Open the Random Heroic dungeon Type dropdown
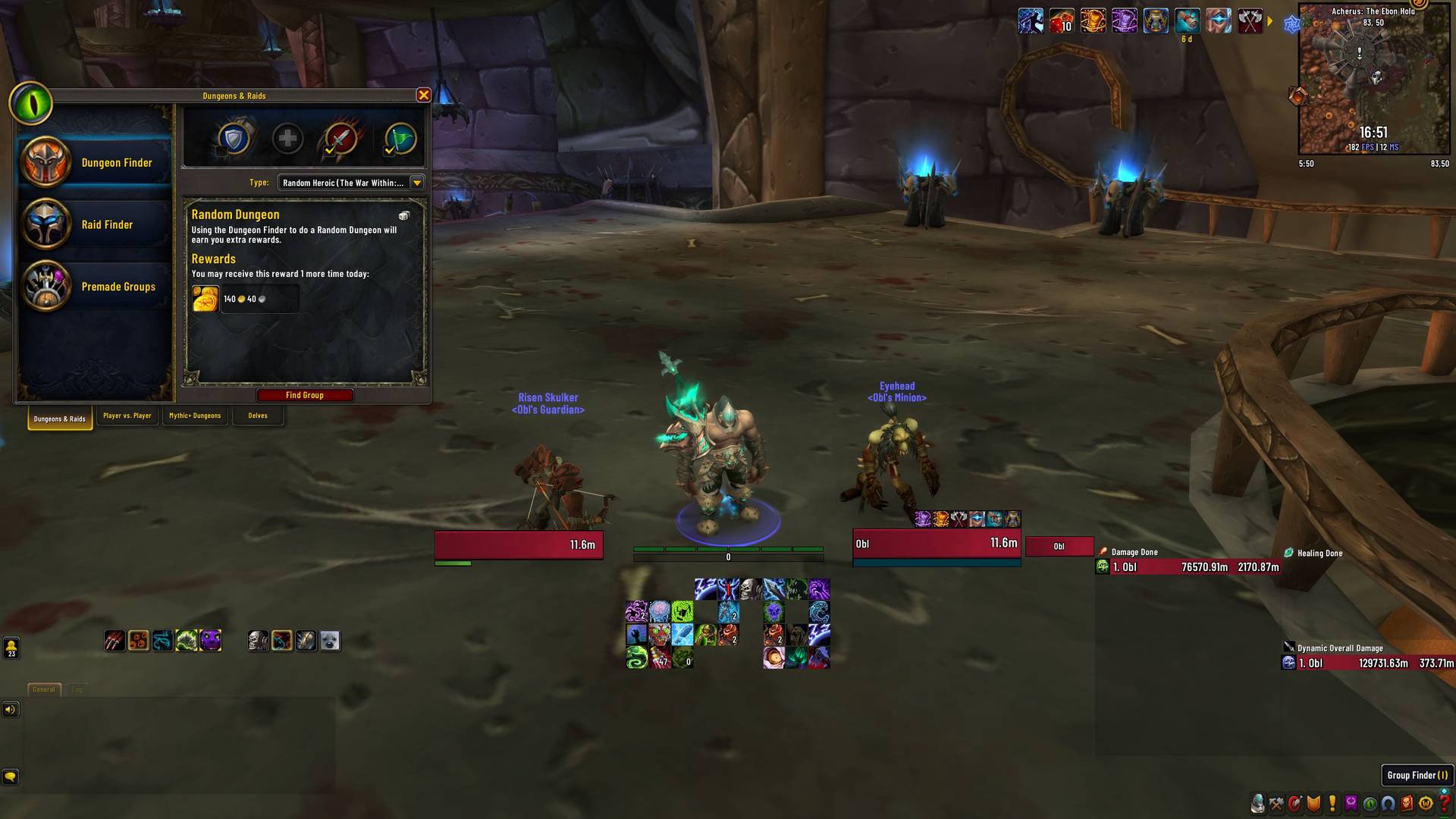The width and height of the screenshot is (1456, 819). tap(416, 182)
